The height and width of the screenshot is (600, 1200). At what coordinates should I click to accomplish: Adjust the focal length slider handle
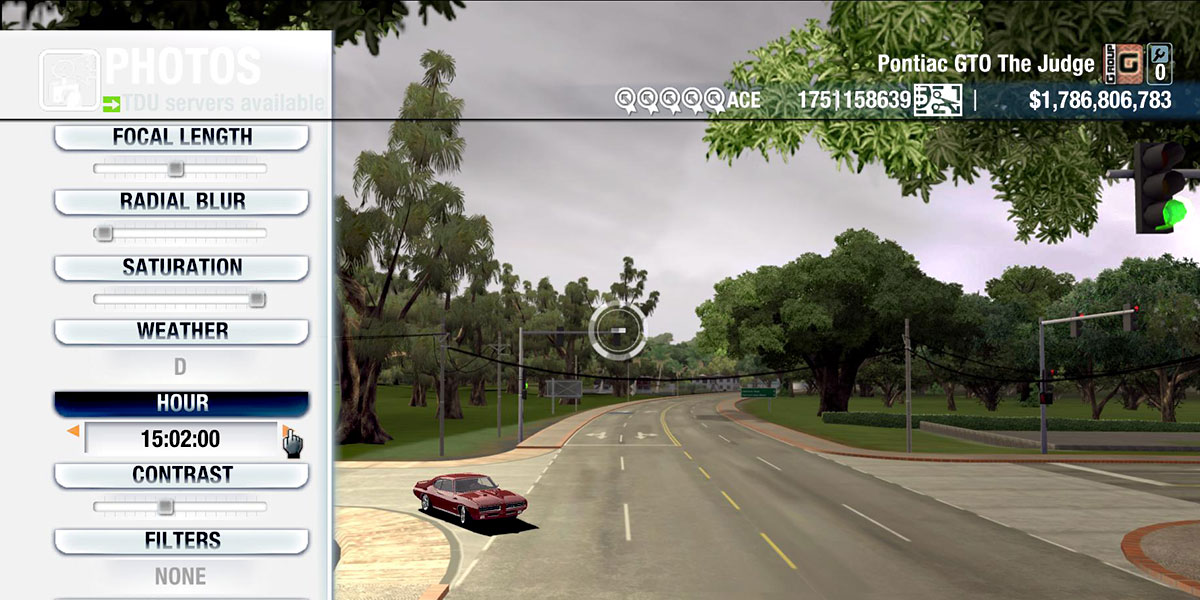click(x=175, y=168)
